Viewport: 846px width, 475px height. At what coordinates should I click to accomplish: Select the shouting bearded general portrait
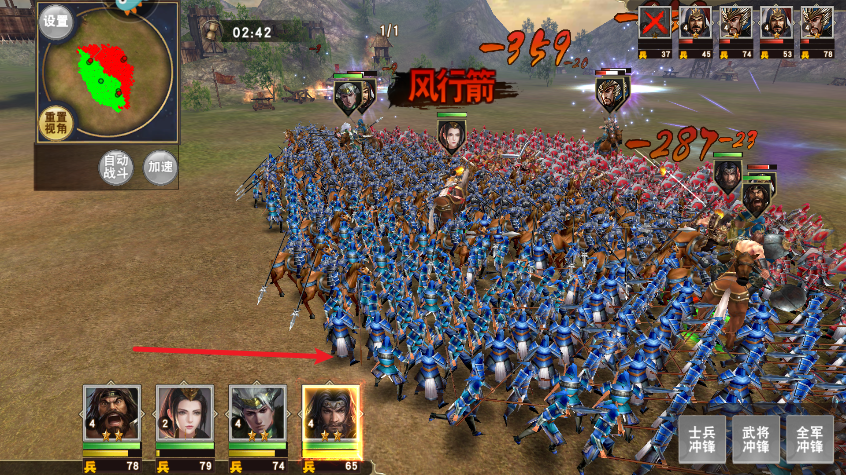coord(111,413)
